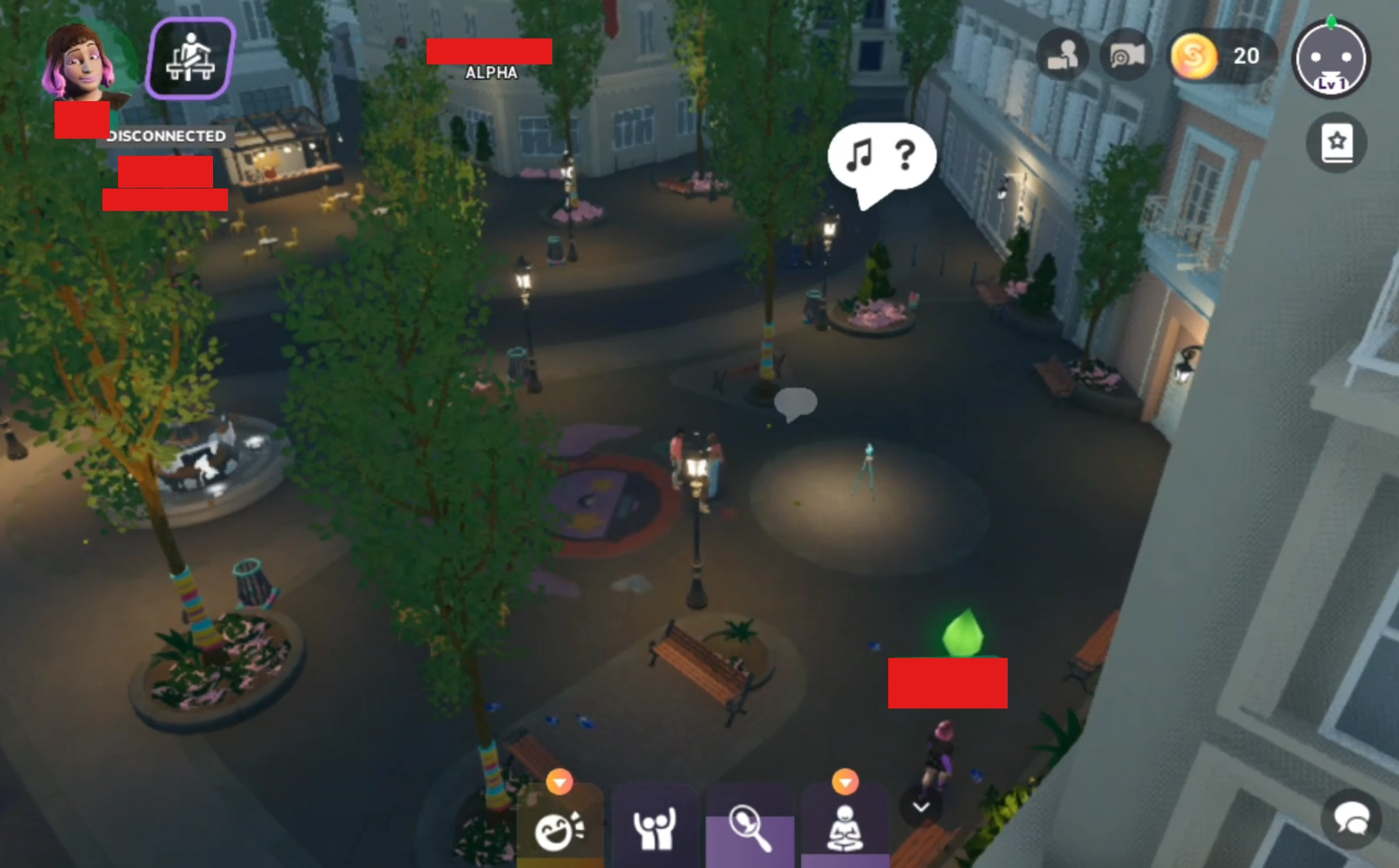Pick the magnifying glass search slot
Viewport: 1399px width, 868px height.
pyautogui.click(x=750, y=829)
